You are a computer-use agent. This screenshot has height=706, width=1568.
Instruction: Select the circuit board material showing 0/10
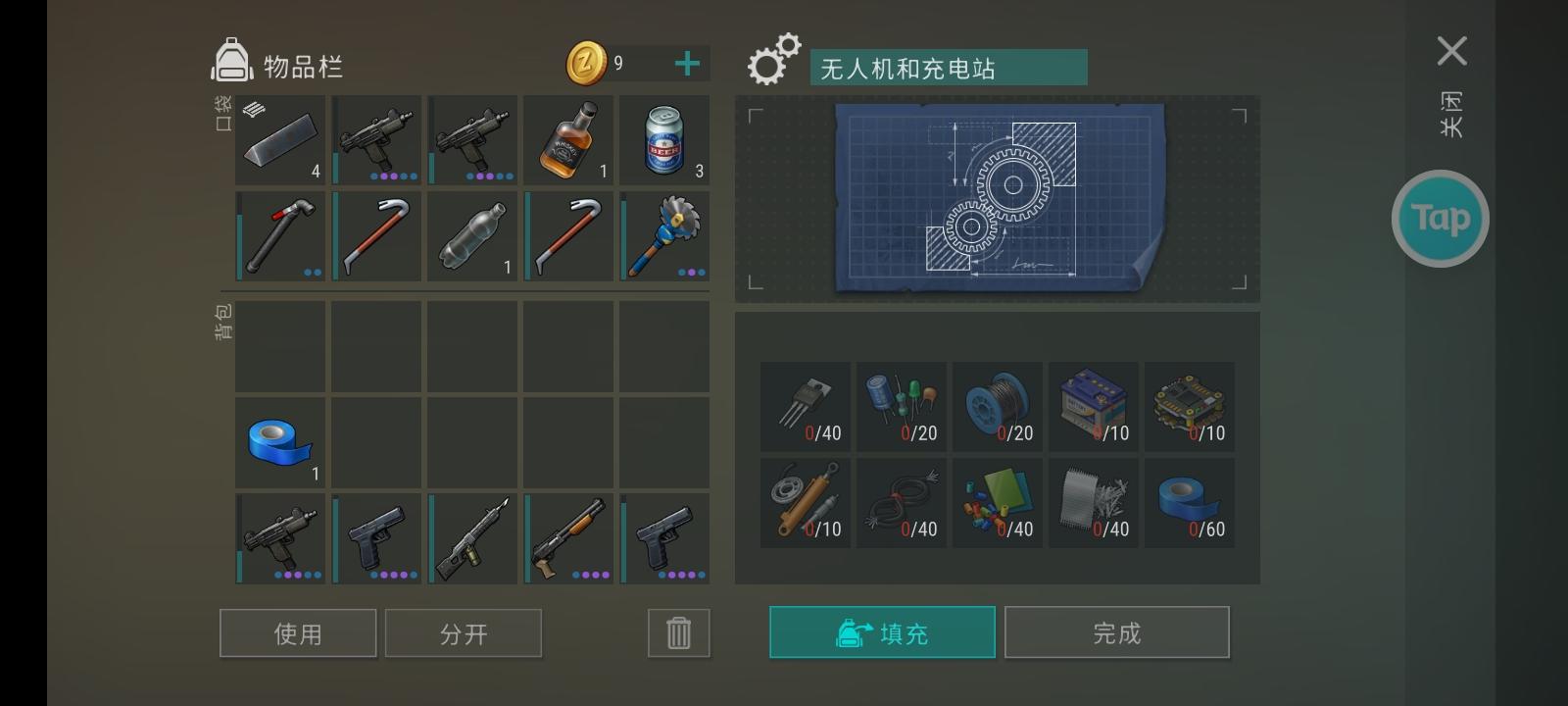tap(1190, 406)
